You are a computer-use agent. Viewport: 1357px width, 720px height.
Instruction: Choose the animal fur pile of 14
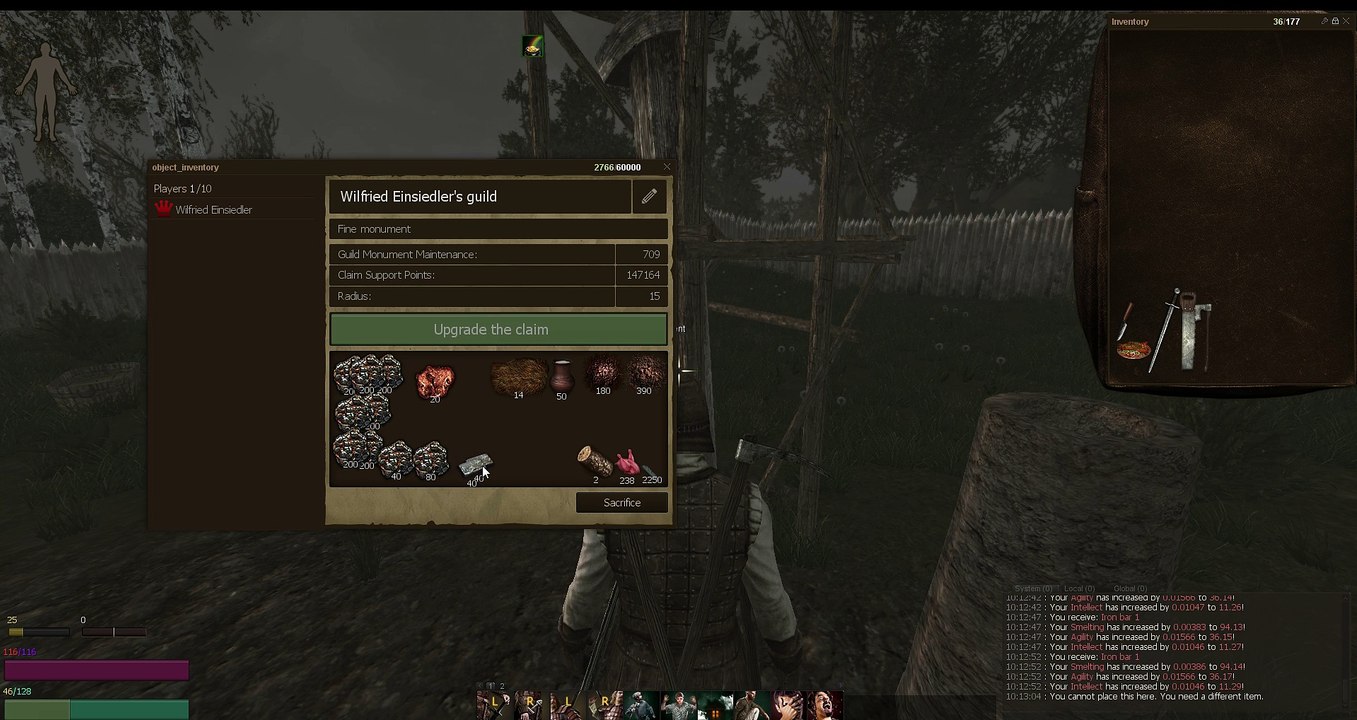click(x=518, y=377)
